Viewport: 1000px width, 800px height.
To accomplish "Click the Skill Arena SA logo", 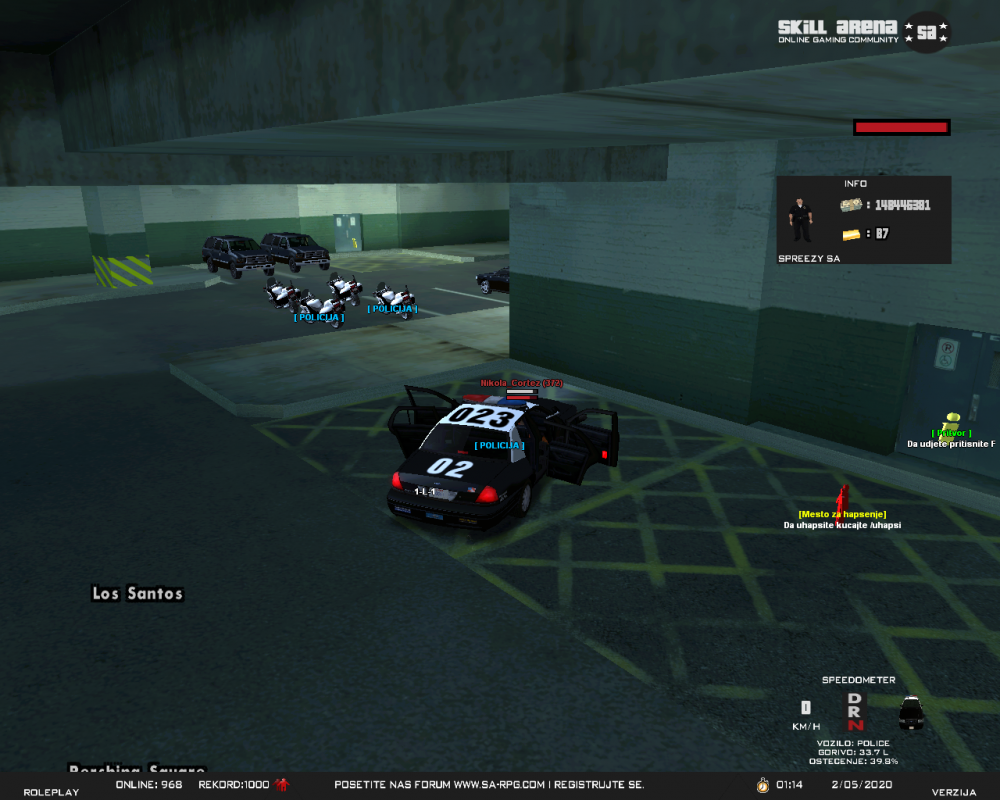I will (863, 31).
